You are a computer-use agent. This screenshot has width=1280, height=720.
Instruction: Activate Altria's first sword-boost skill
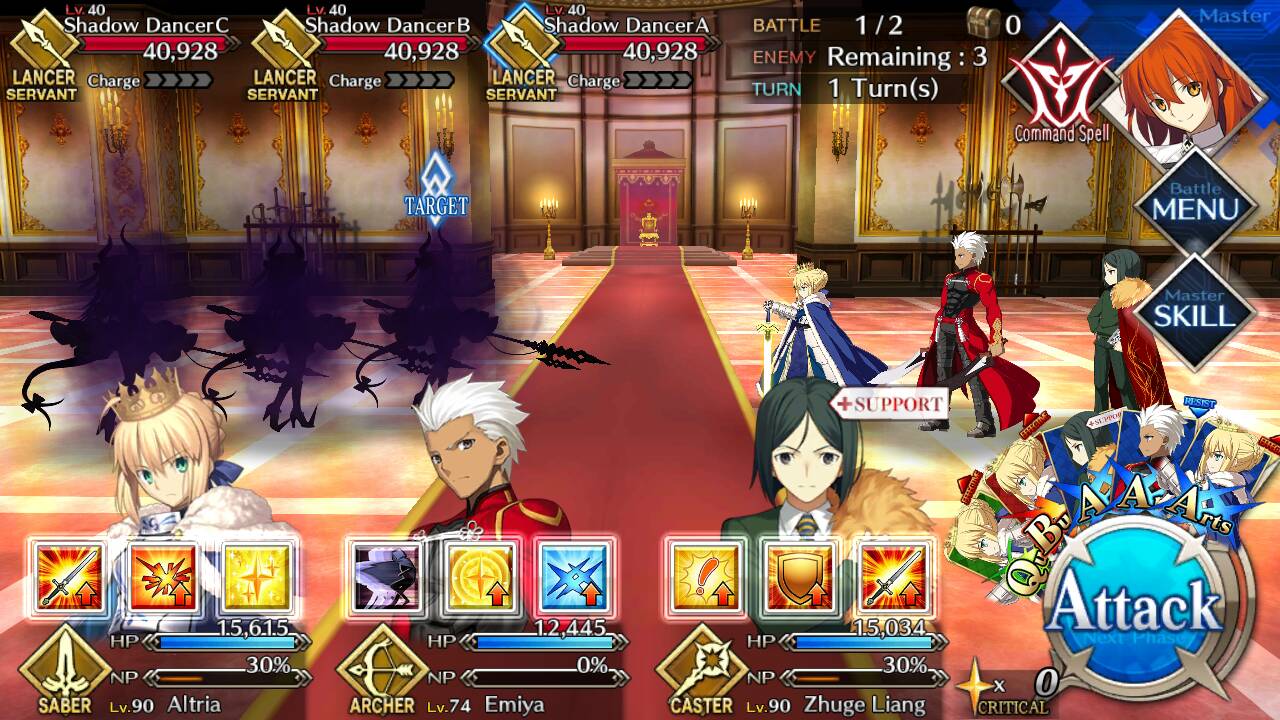click(x=68, y=576)
